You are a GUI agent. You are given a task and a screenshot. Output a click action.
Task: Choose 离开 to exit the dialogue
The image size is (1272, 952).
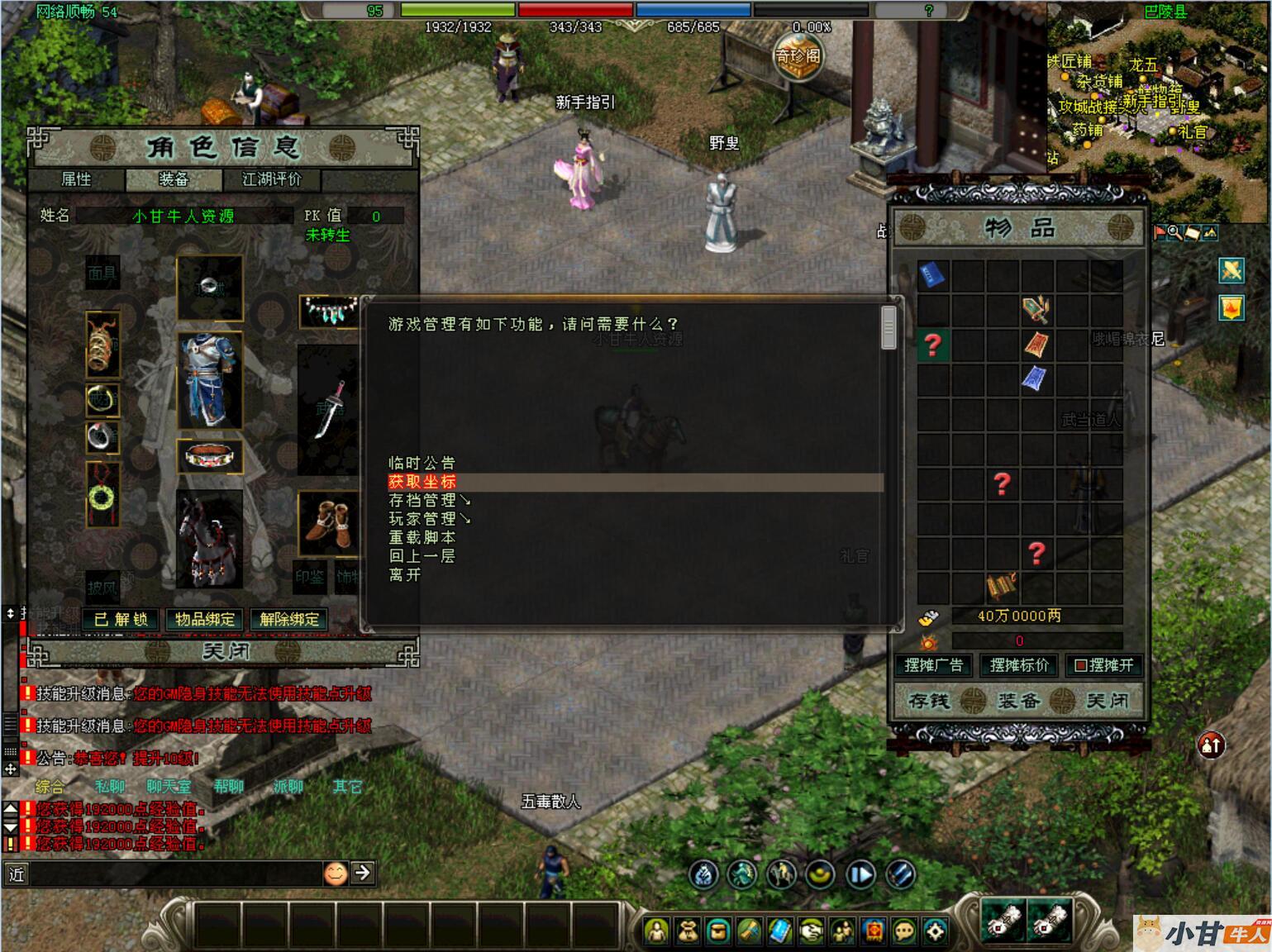pyautogui.click(x=404, y=574)
